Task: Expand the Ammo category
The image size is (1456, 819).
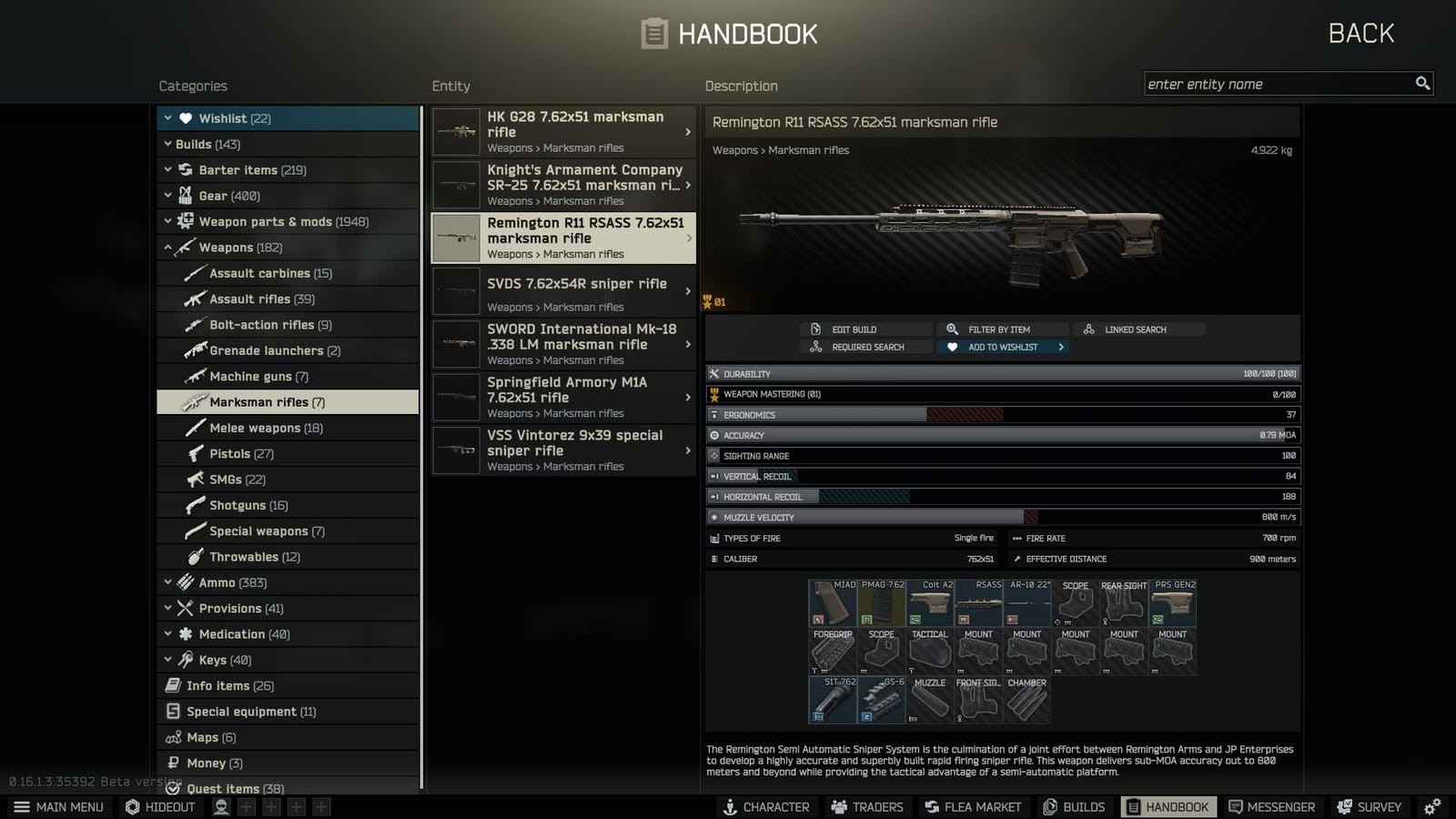Action: (168, 581)
